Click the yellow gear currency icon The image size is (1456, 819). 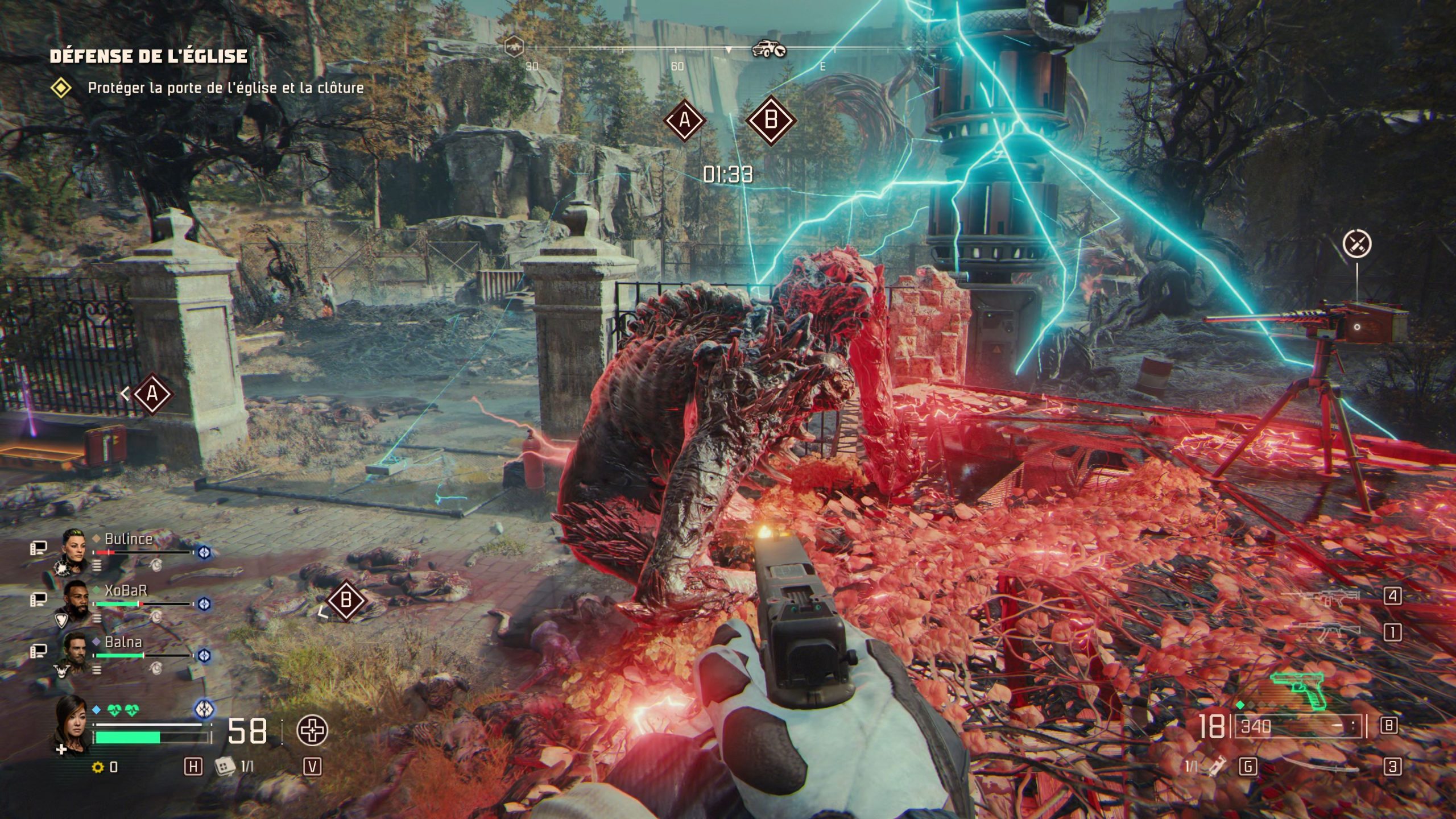pyautogui.click(x=98, y=767)
